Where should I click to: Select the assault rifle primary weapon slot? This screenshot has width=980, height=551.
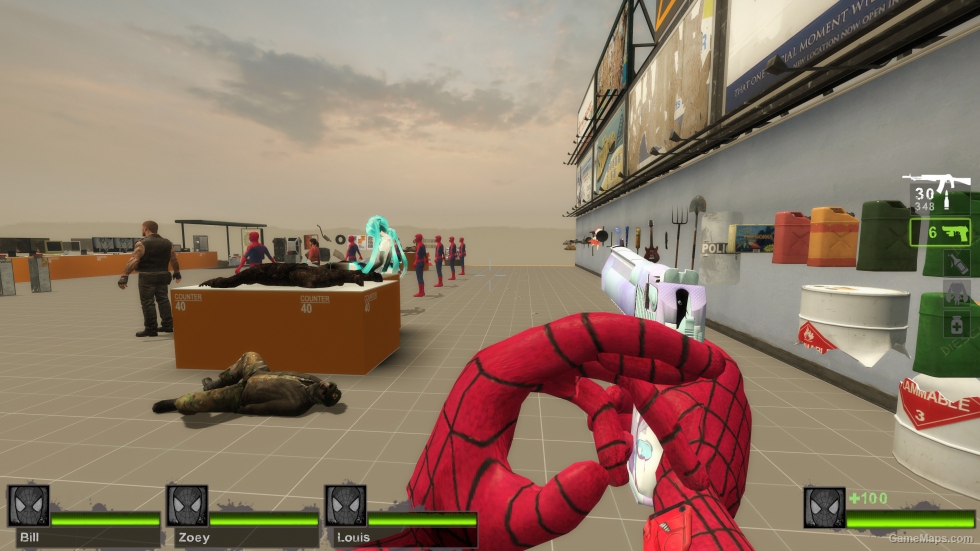pyautogui.click(x=939, y=190)
